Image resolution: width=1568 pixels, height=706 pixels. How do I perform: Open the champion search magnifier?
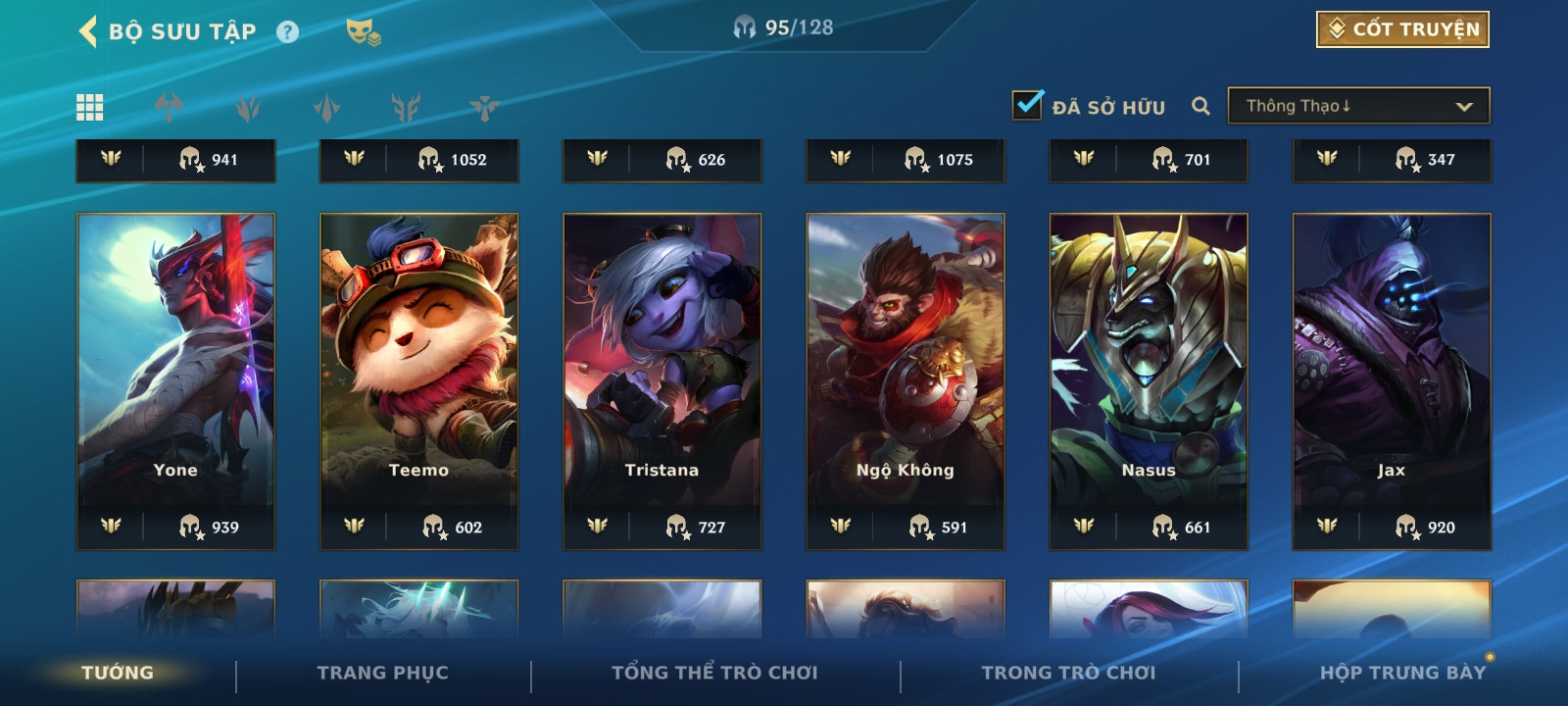pyautogui.click(x=1200, y=106)
